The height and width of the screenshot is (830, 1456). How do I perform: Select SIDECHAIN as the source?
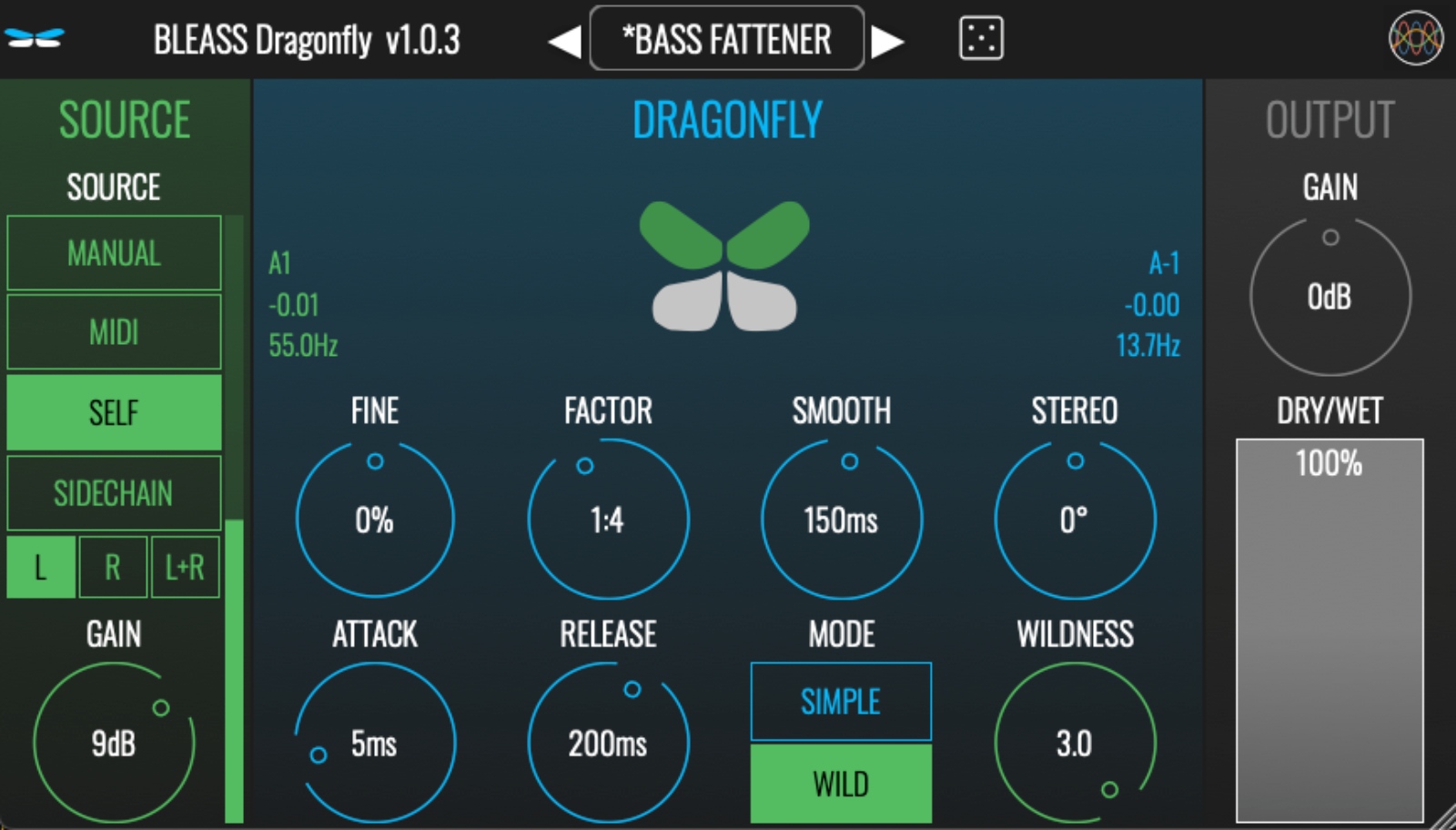pyautogui.click(x=114, y=492)
